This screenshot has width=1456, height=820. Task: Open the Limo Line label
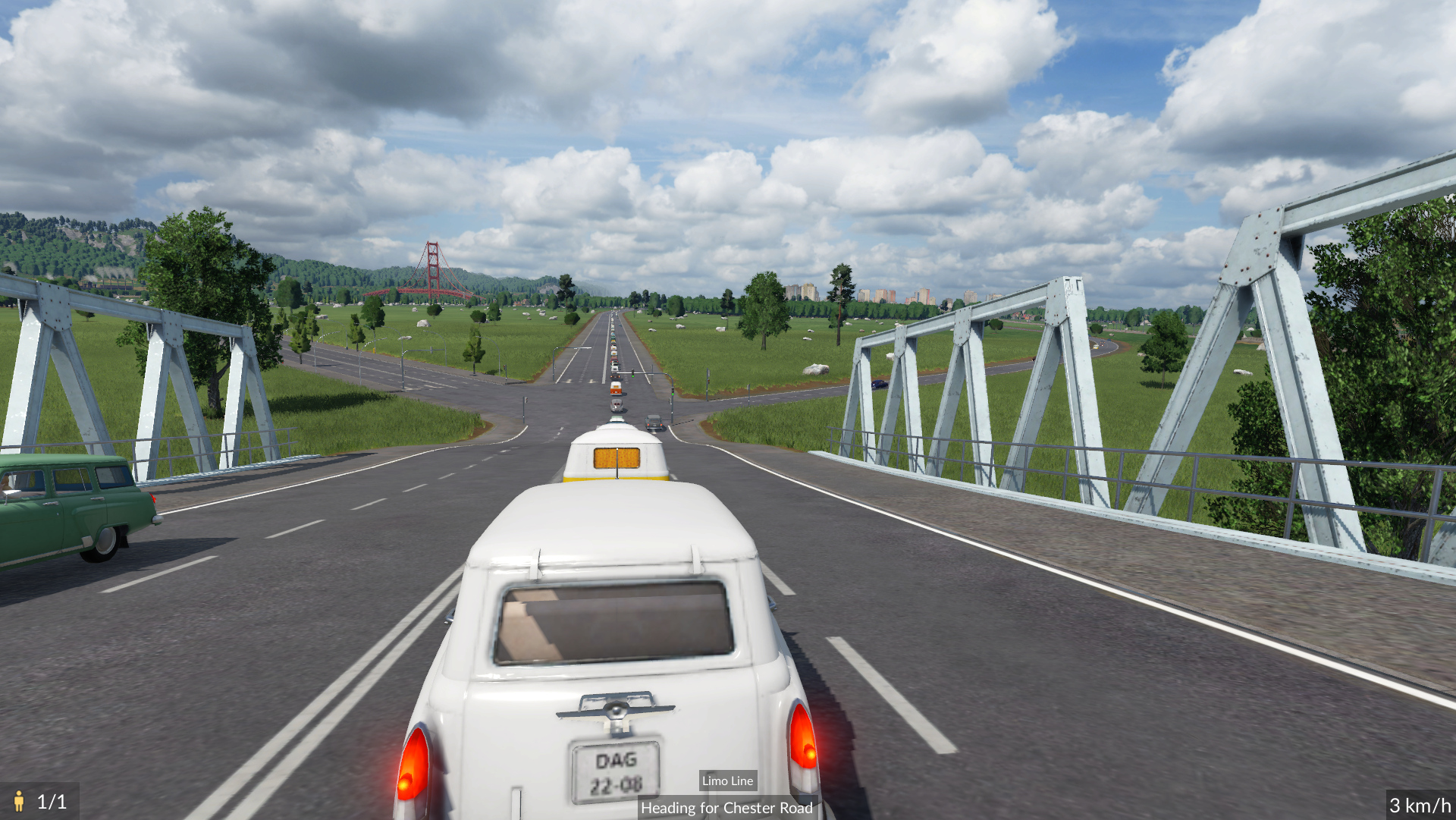727,781
